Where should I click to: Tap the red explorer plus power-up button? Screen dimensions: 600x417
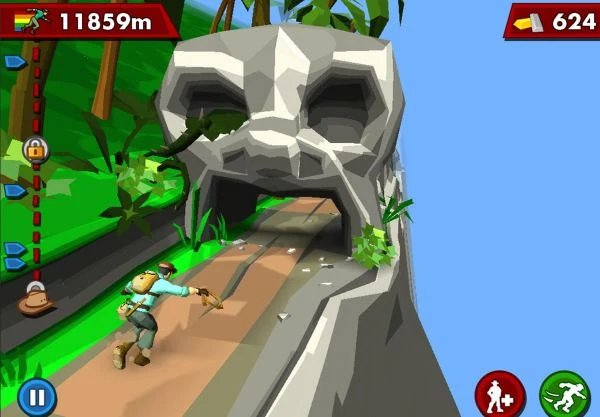(x=500, y=393)
